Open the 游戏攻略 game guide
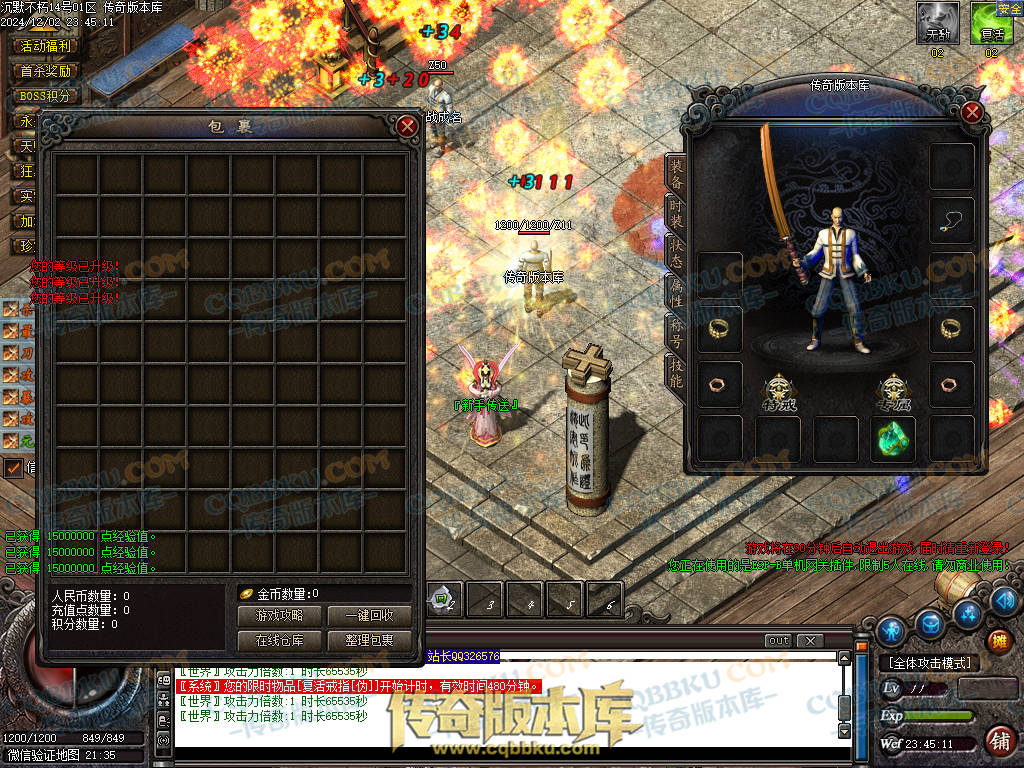Viewport: 1024px width, 768px height. (279, 616)
